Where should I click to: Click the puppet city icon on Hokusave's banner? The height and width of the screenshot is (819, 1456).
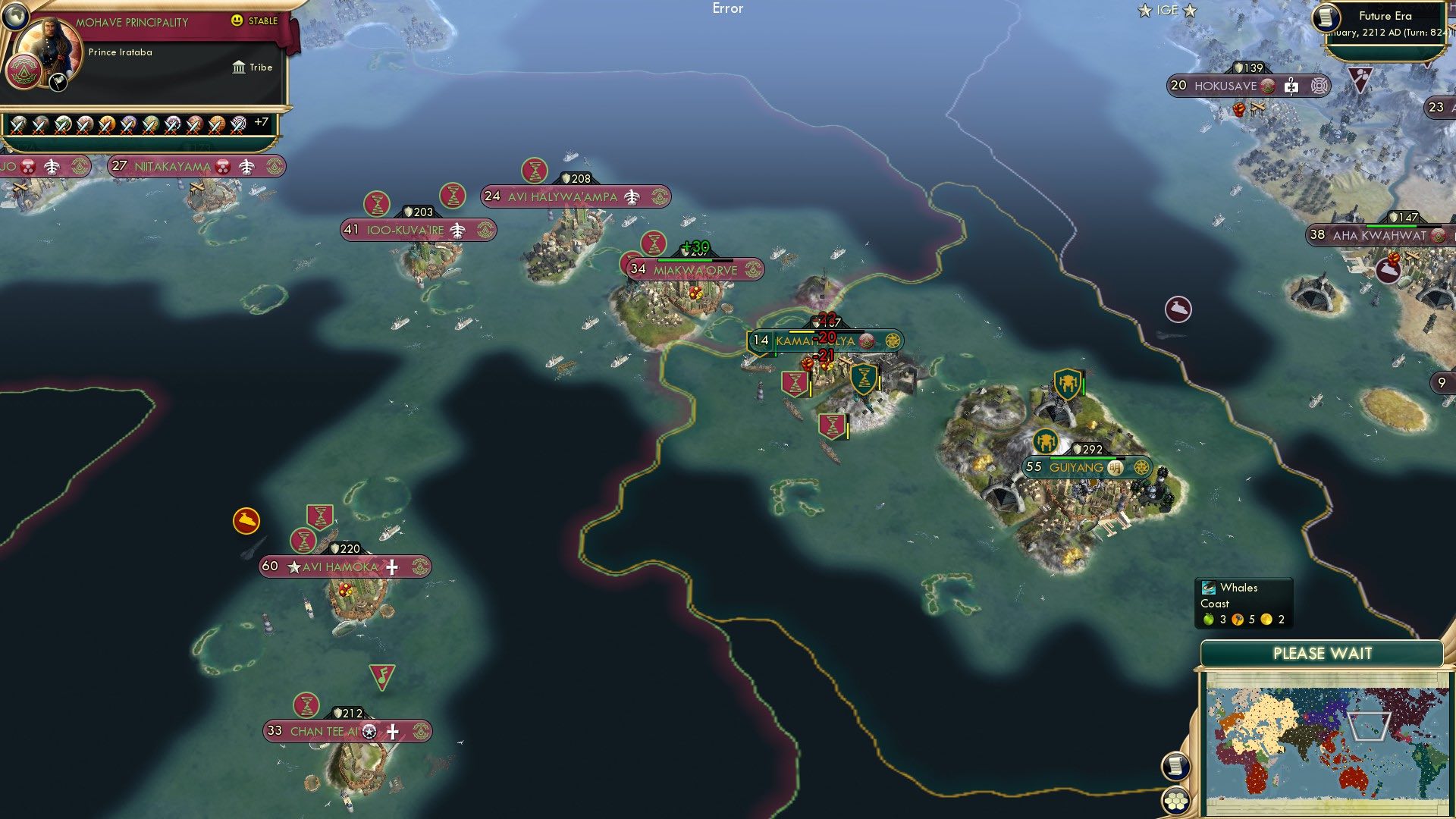(1291, 86)
